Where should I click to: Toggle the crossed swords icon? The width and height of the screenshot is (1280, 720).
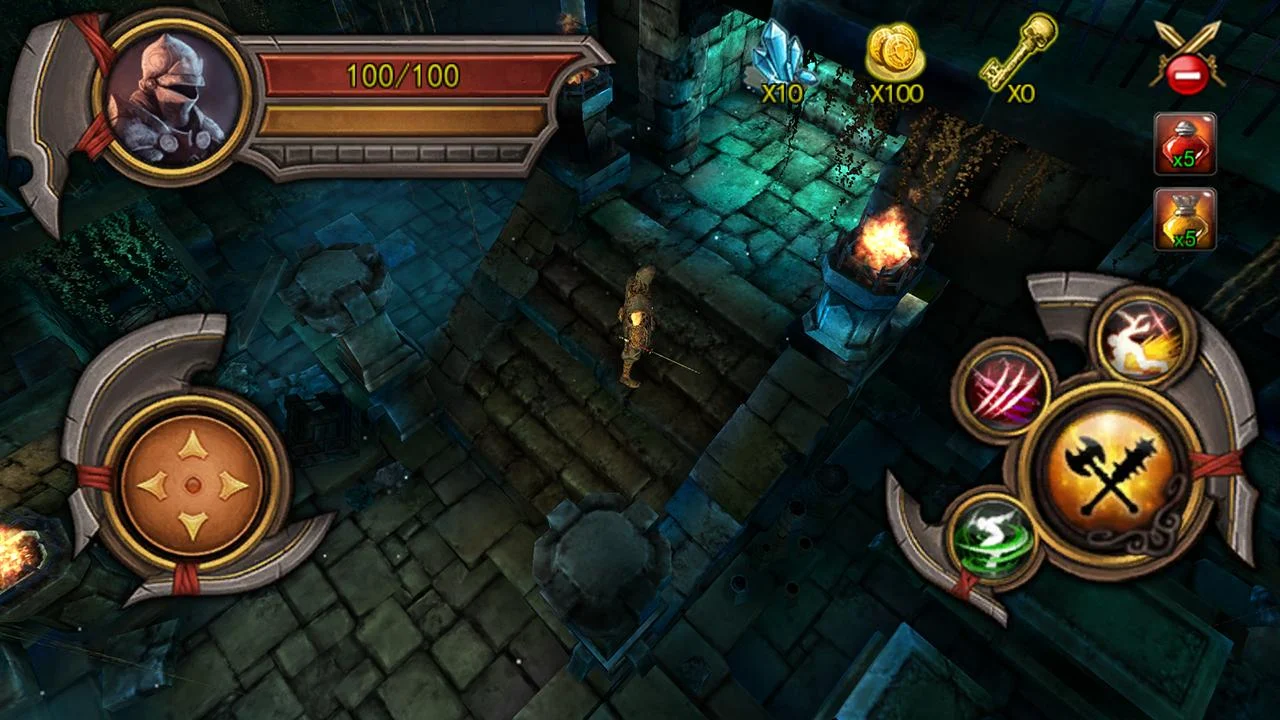tap(1186, 59)
